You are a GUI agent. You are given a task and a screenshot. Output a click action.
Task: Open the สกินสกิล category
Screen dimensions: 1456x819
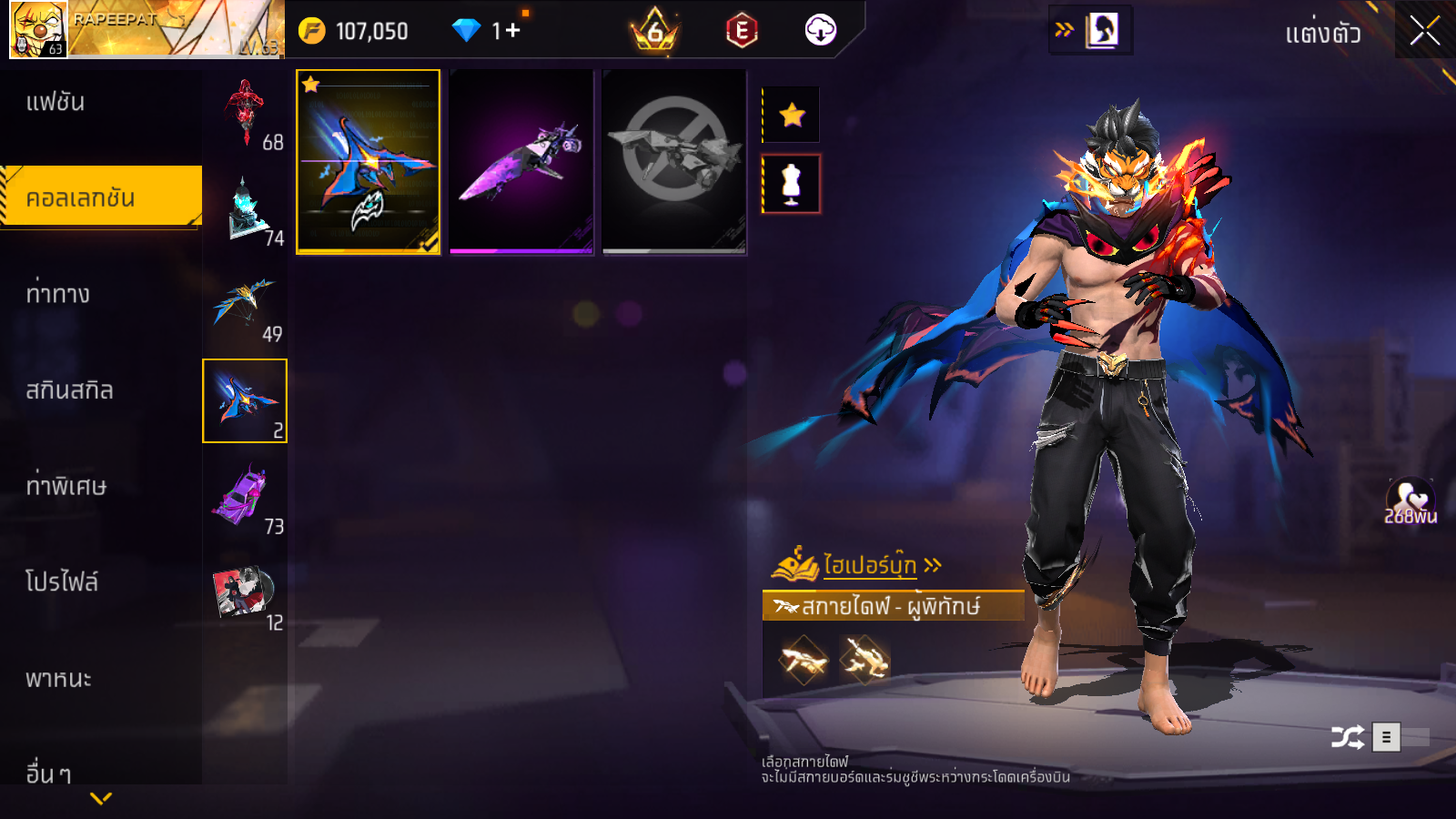[69, 390]
